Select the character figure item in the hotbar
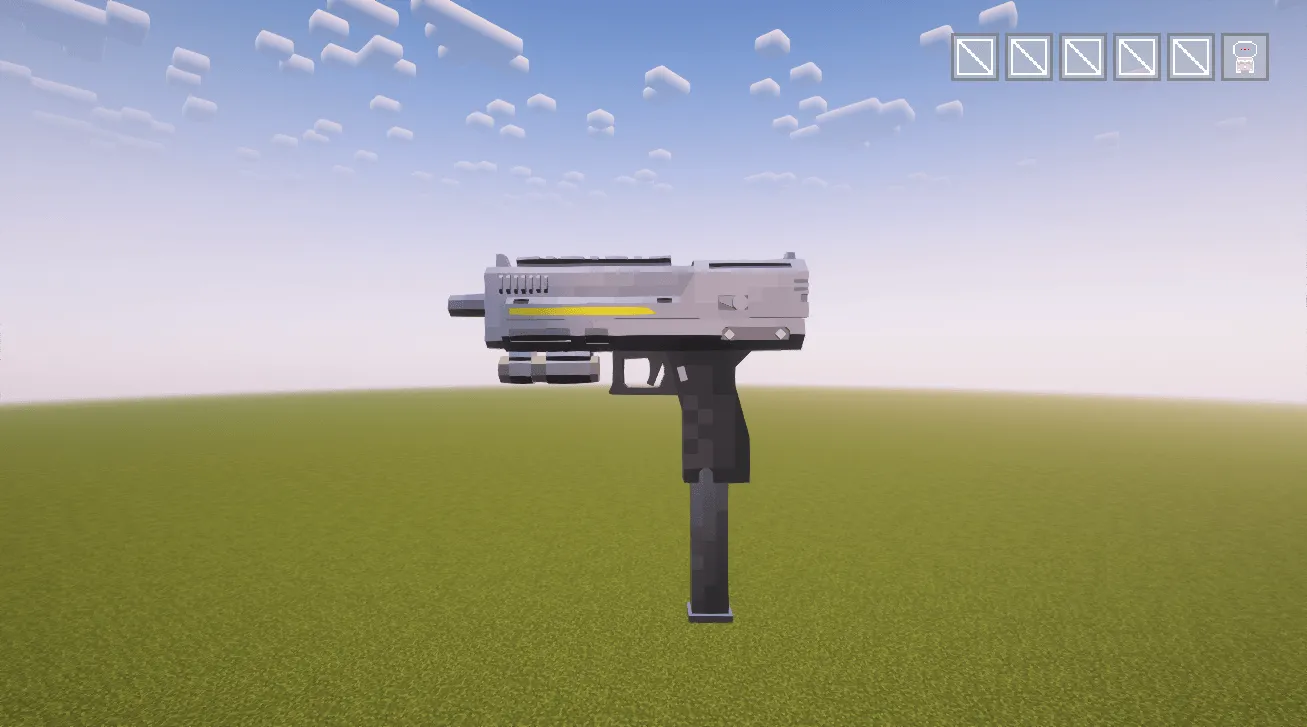This screenshot has width=1307, height=727. (x=1244, y=58)
